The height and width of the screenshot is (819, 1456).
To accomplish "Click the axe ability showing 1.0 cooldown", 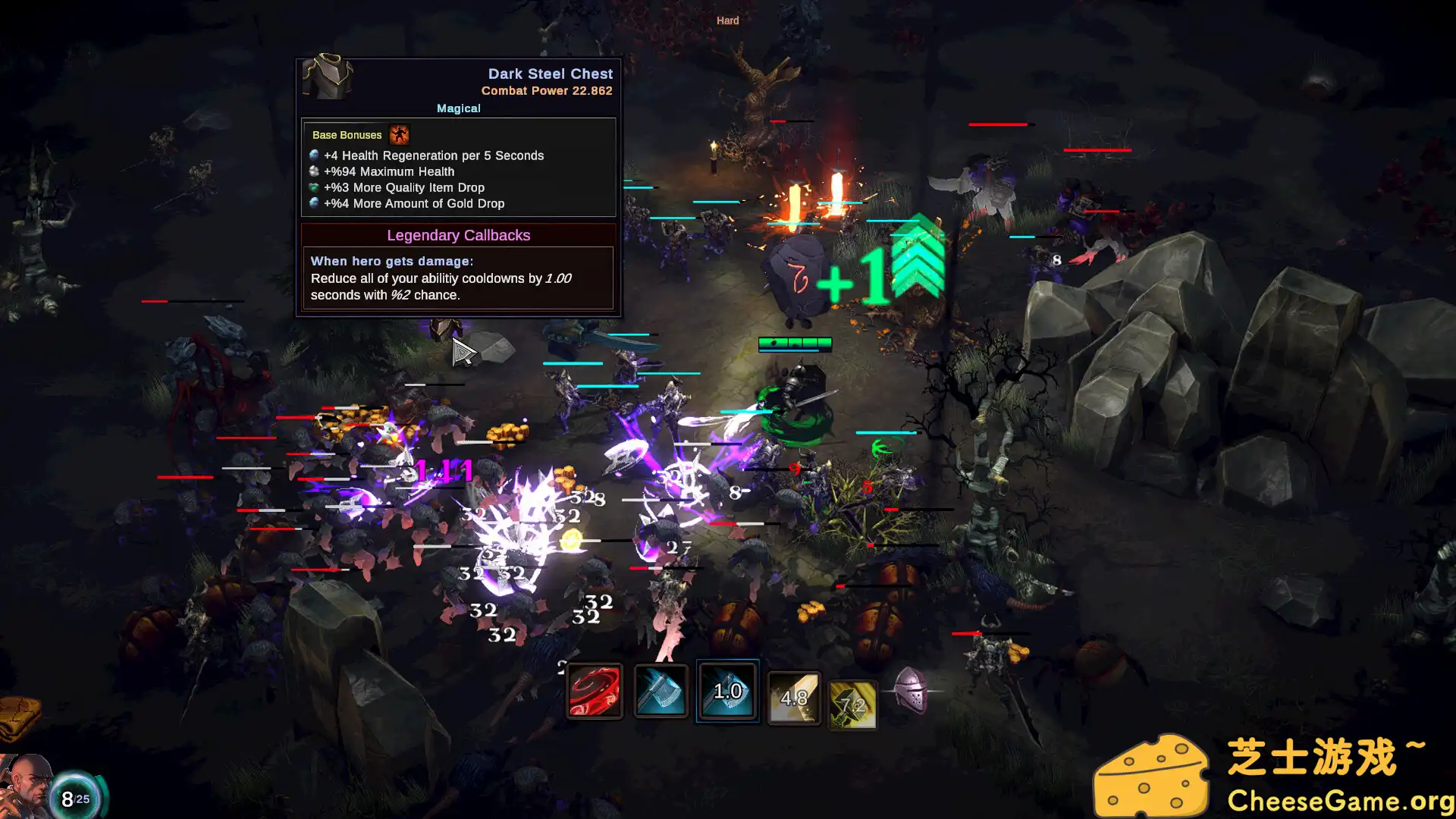I will pos(727,691).
